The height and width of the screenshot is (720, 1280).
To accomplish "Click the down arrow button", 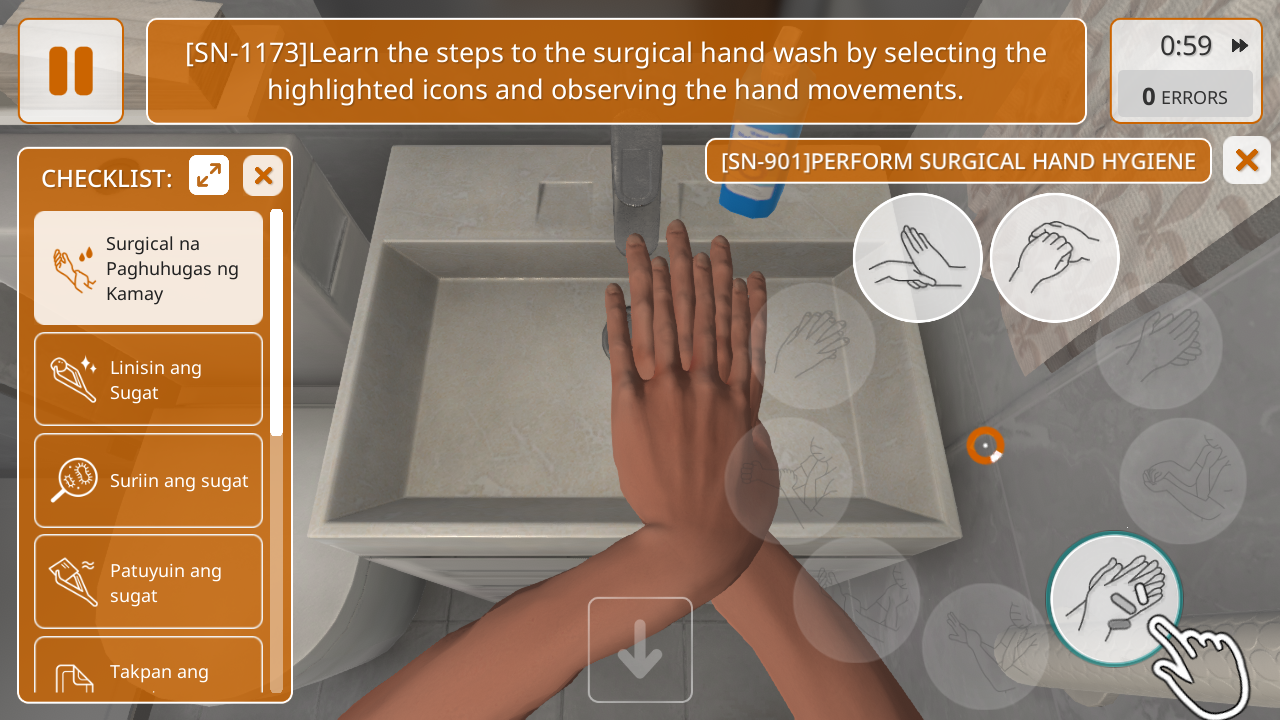I will [x=640, y=650].
